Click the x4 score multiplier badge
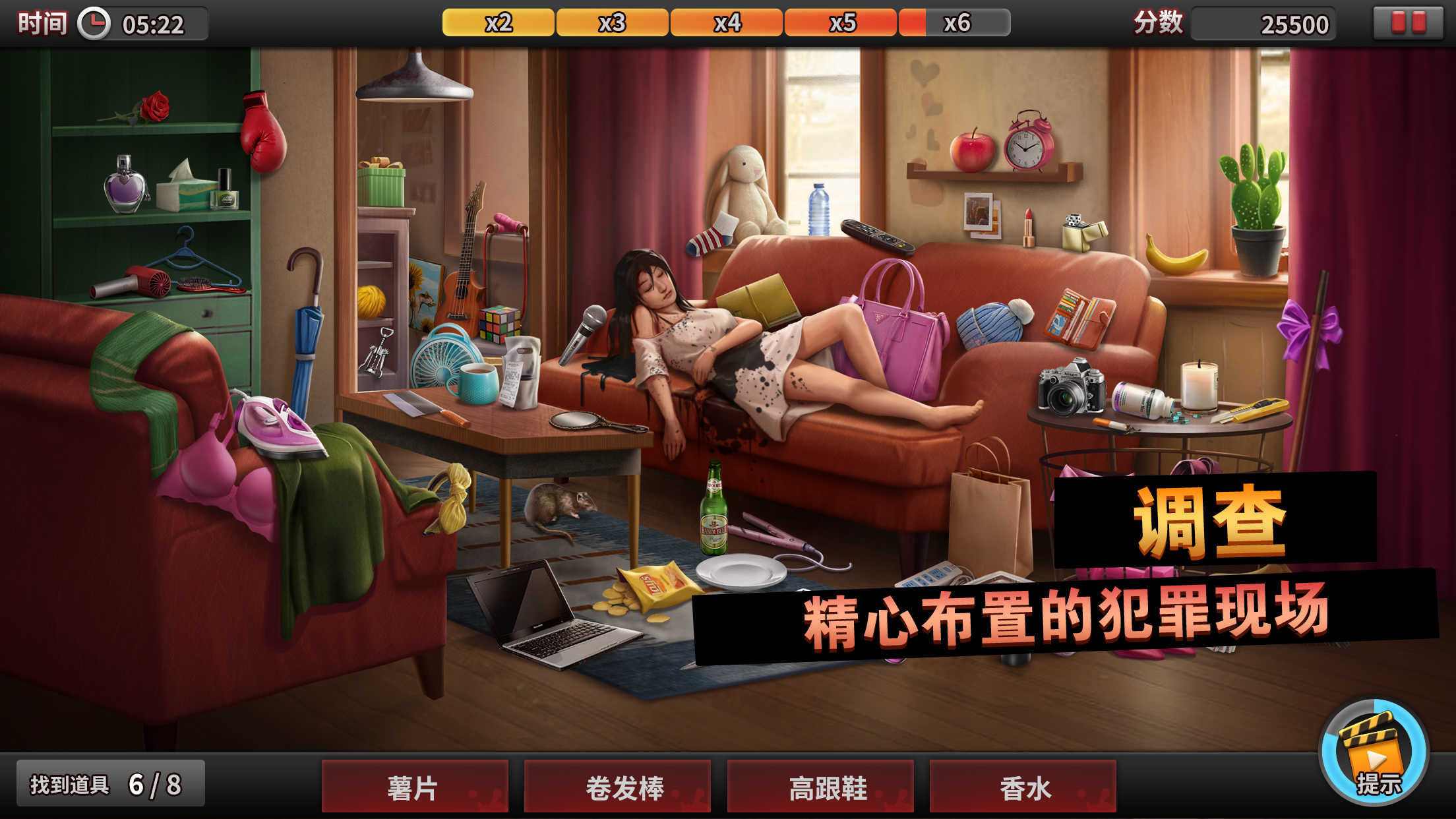 (x=725, y=22)
